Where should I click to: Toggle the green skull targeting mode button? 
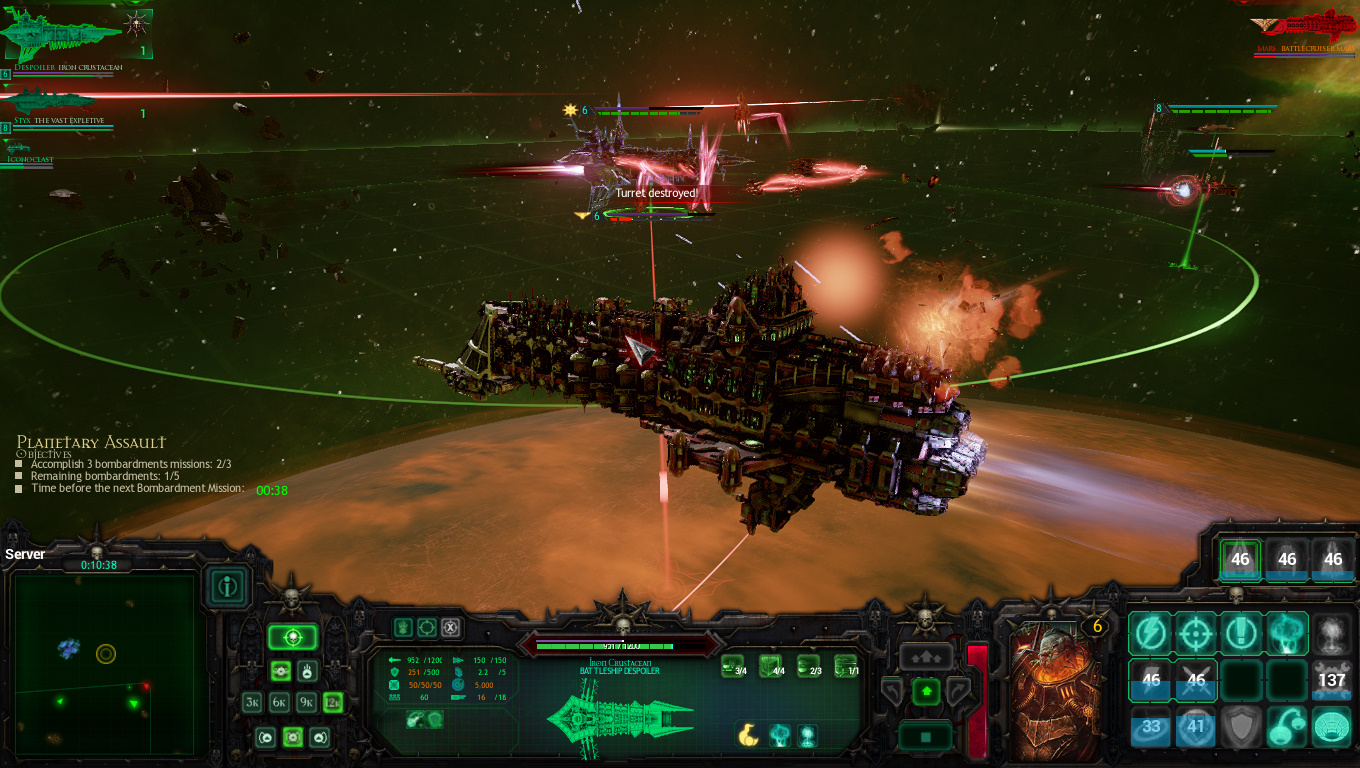[x=292, y=635]
